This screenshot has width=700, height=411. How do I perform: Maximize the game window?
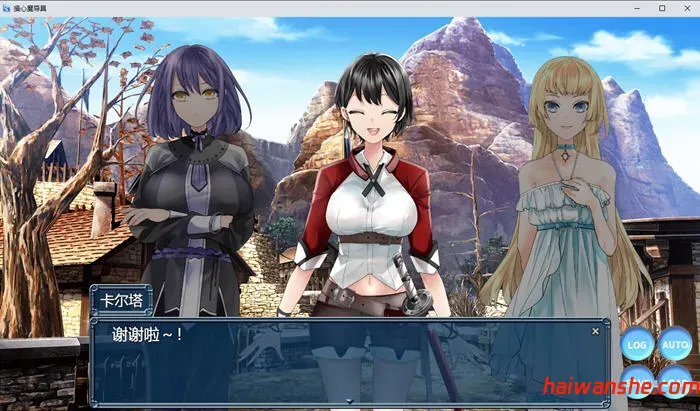click(x=662, y=7)
